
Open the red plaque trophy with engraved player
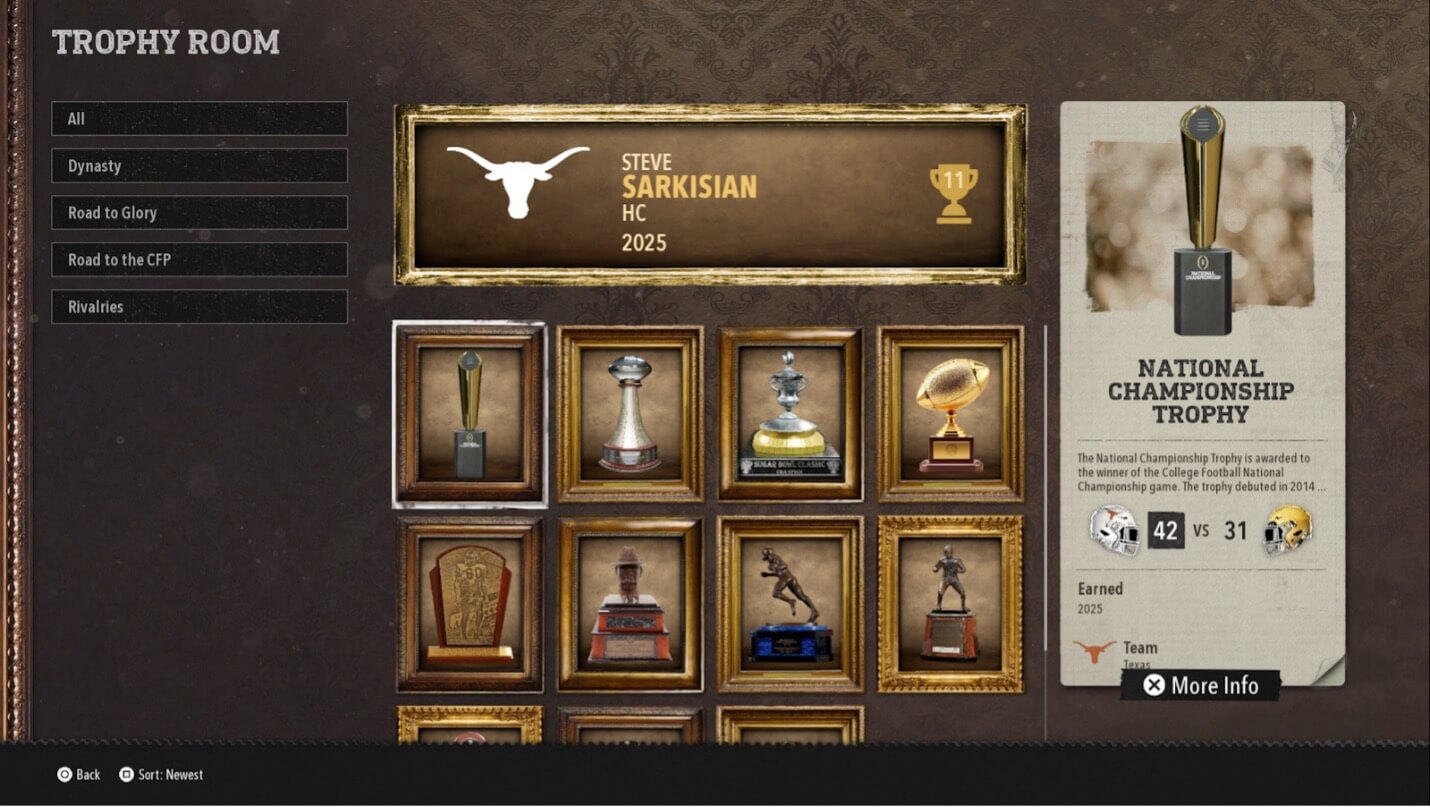pos(470,604)
